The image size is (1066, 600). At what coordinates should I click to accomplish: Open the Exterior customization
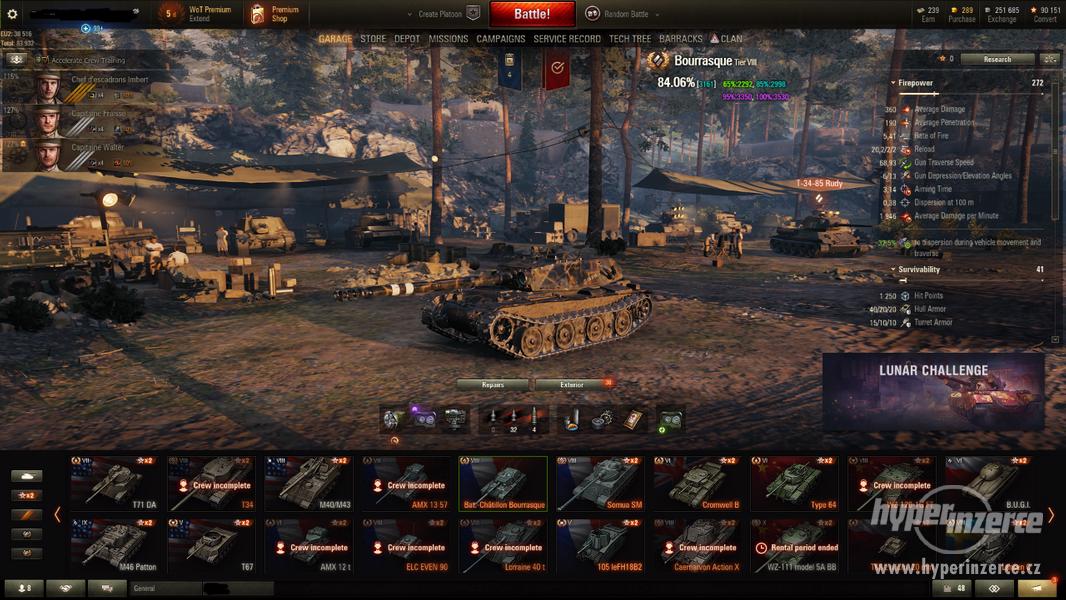point(572,384)
